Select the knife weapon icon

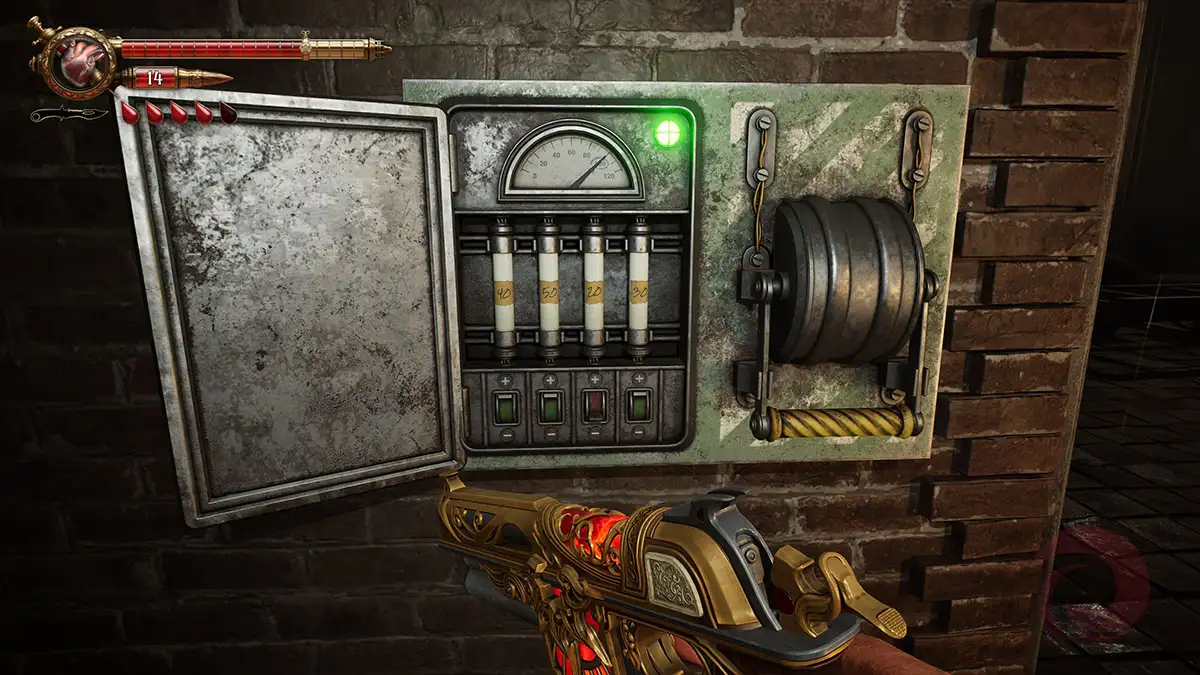click(x=68, y=114)
